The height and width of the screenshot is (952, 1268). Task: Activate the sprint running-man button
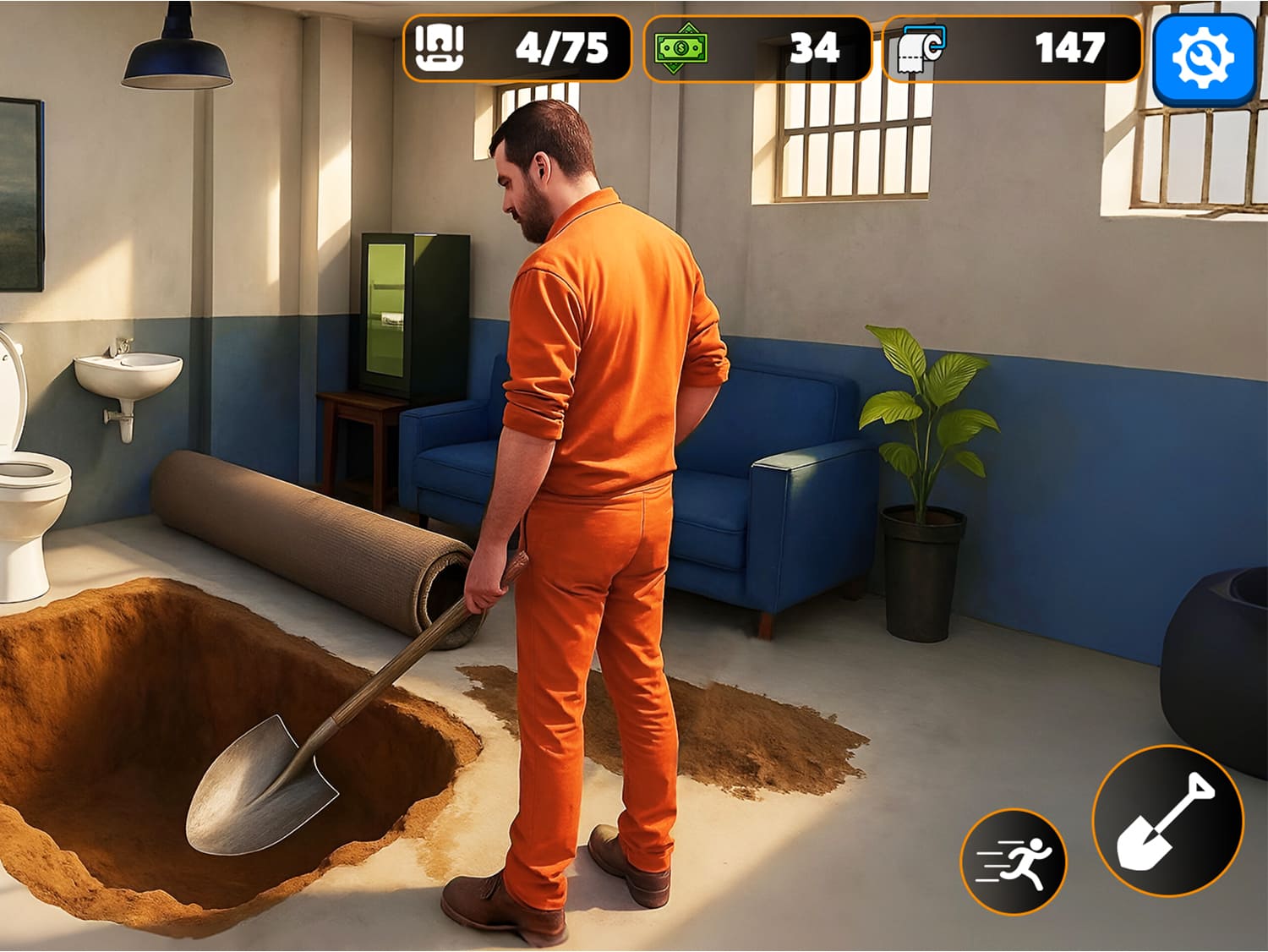pos(1014,862)
